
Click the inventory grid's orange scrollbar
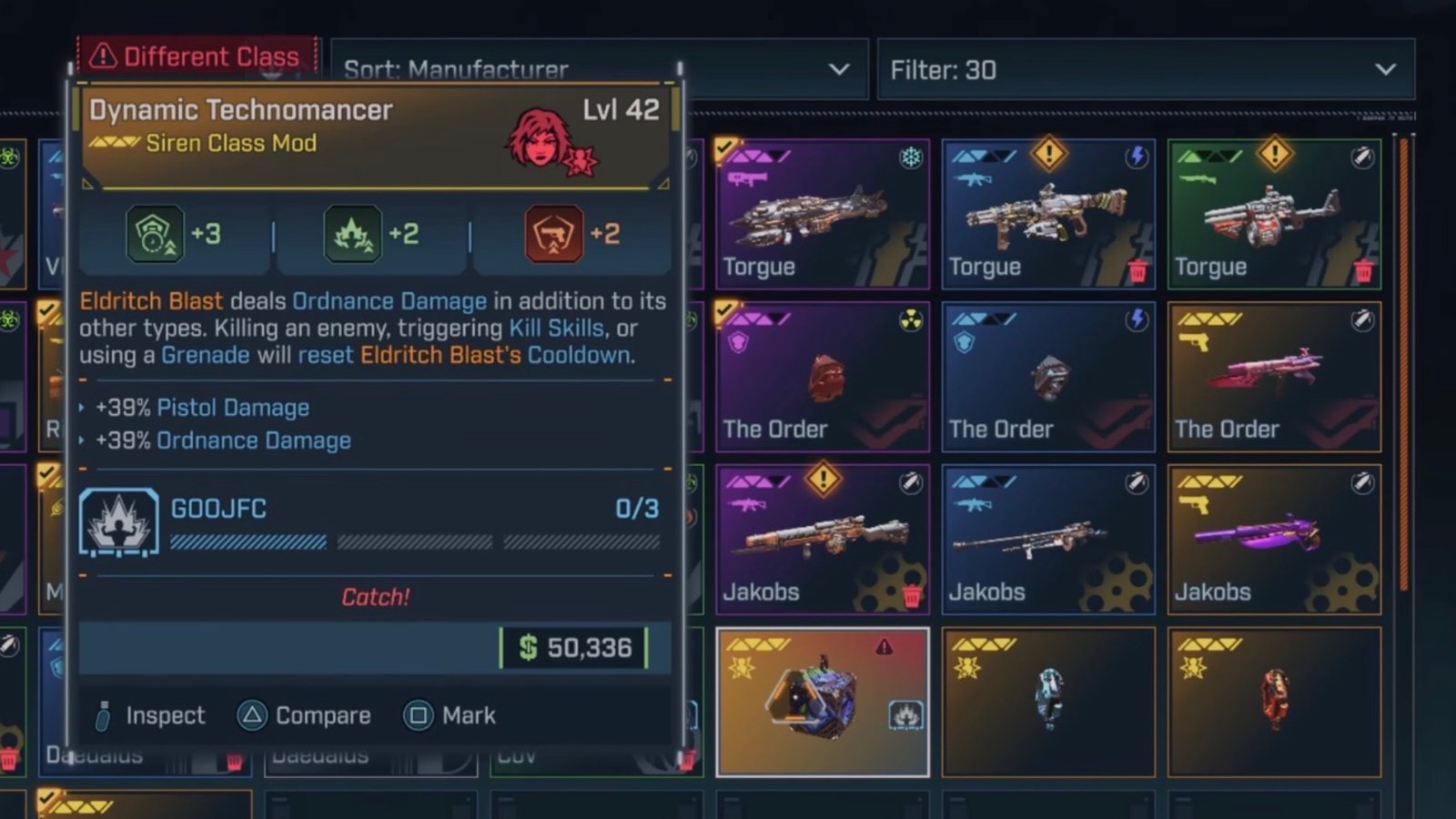point(1405,364)
